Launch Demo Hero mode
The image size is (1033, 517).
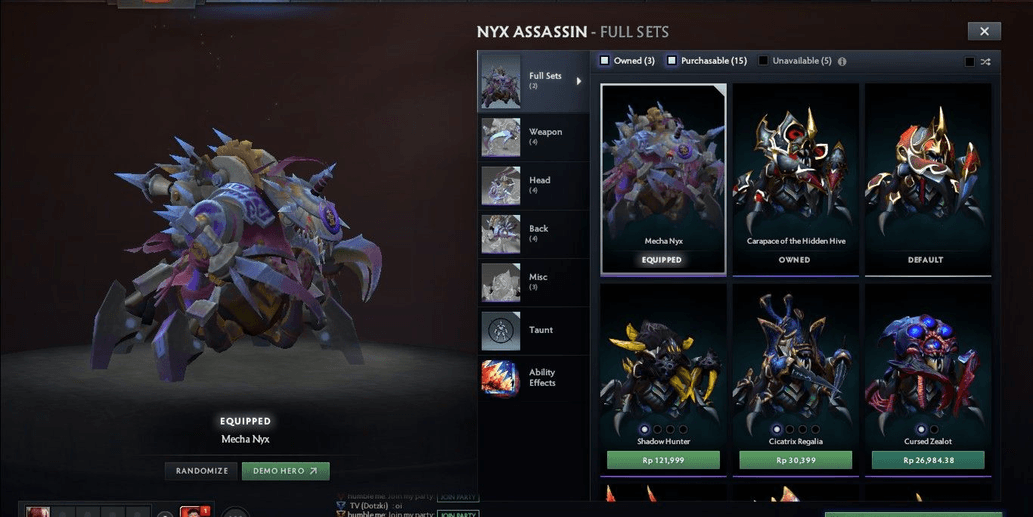(x=285, y=471)
